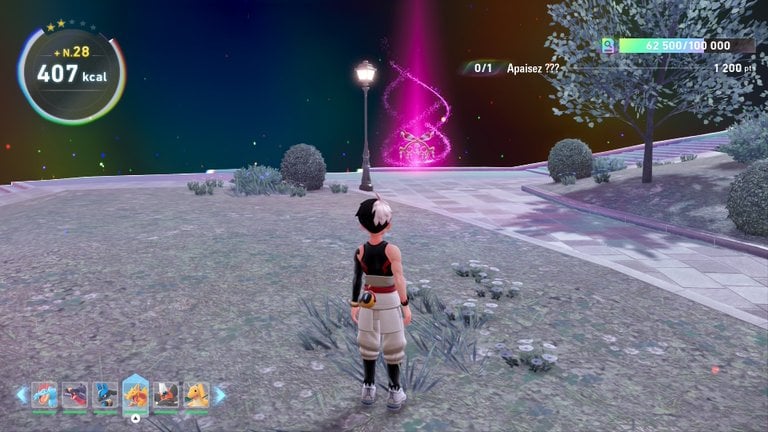Pick the dark bird with orange chest slot
This screenshot has height=432, width=768.
tap(166, 395)
